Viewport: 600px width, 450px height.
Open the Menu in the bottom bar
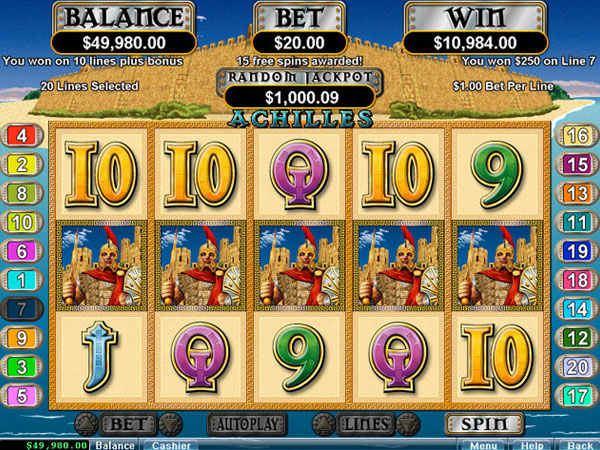(x=483, y=444)
